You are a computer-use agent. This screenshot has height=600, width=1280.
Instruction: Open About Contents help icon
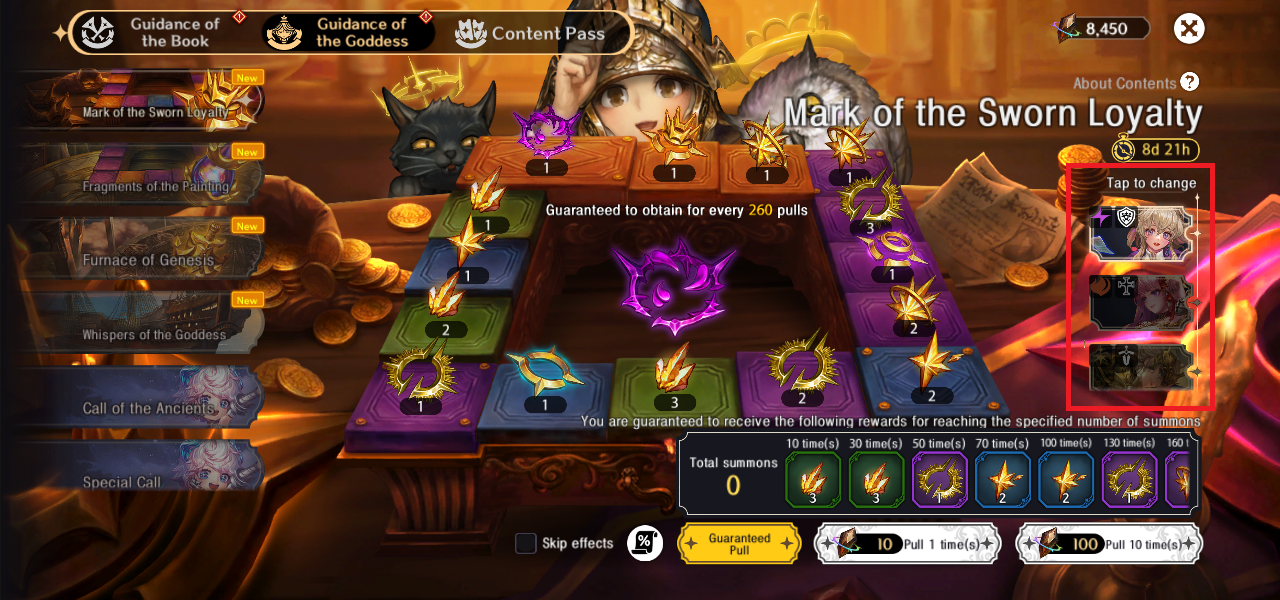[x=1189, y=83]
